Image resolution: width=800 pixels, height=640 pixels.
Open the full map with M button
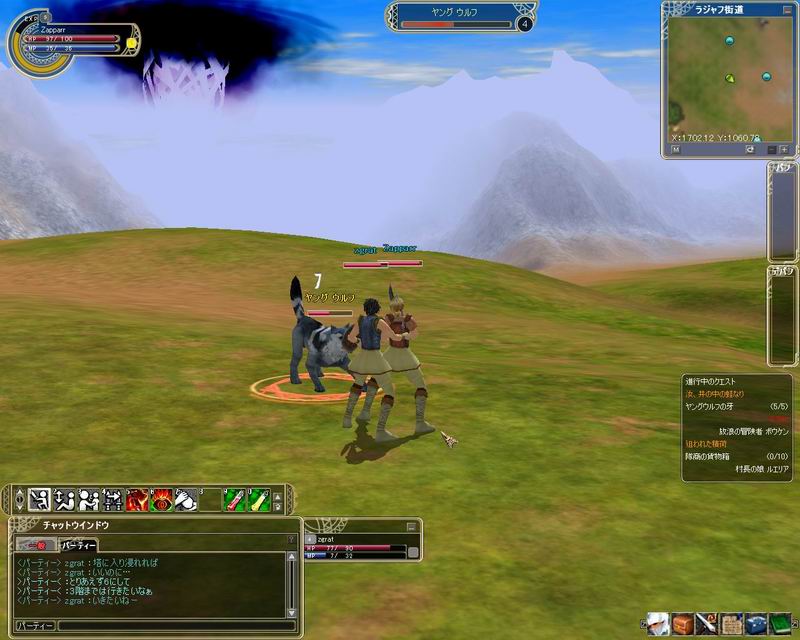point(675,149)
